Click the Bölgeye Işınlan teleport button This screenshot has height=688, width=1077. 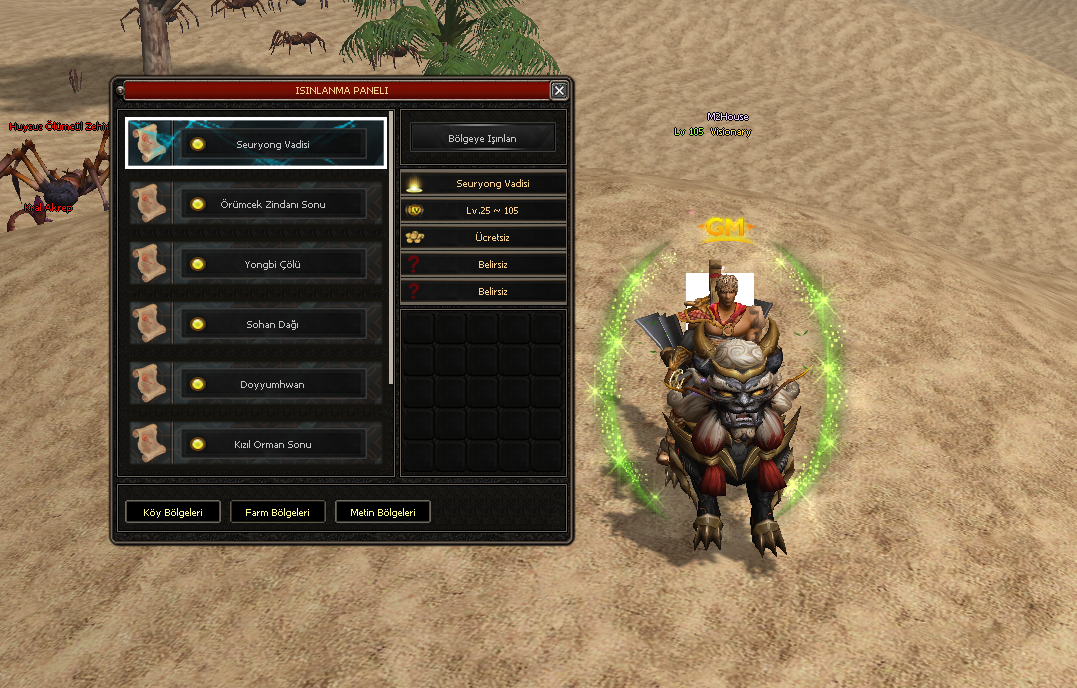coord(483,139)
